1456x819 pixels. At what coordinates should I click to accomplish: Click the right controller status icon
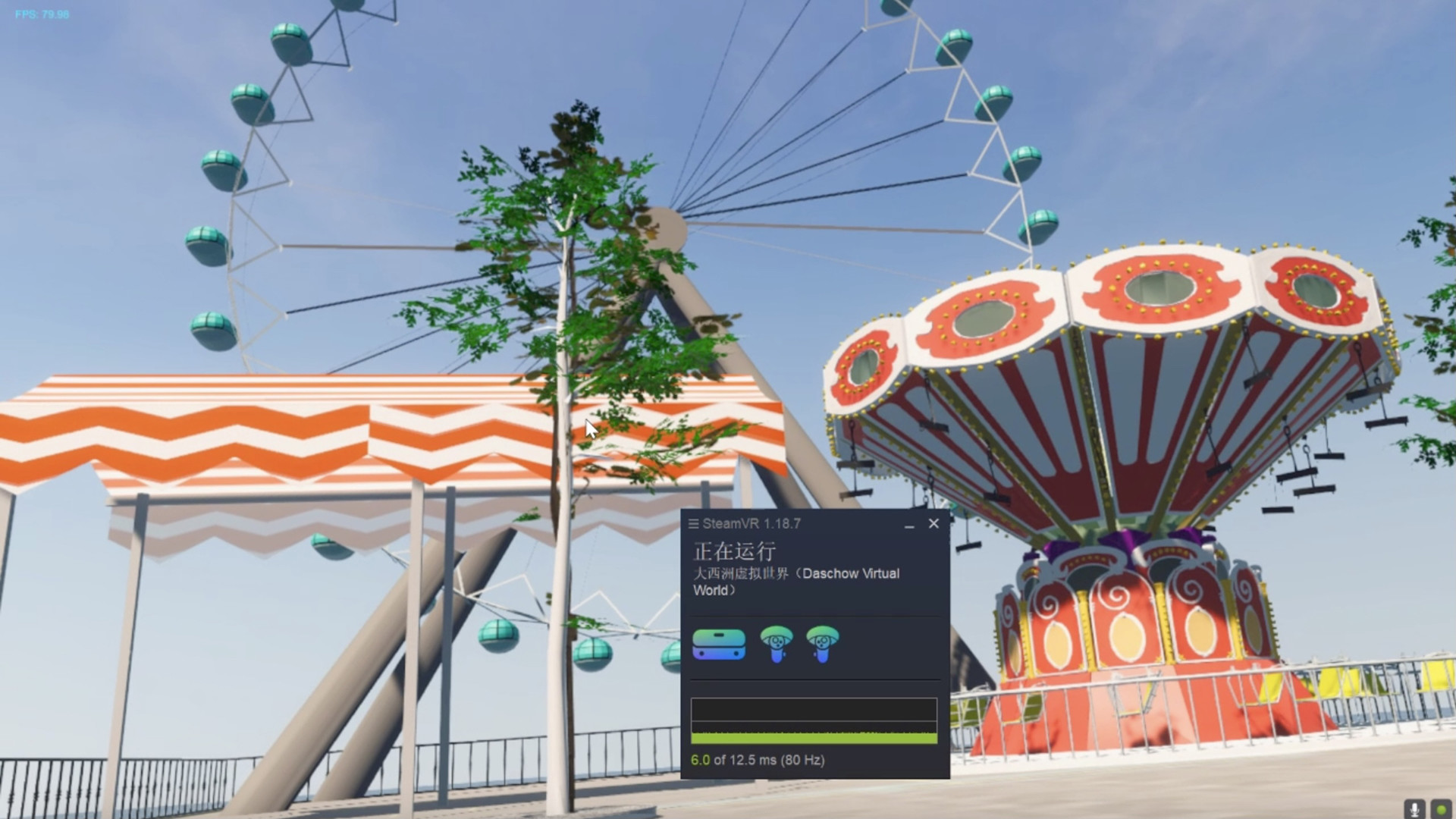coord(822,645)
